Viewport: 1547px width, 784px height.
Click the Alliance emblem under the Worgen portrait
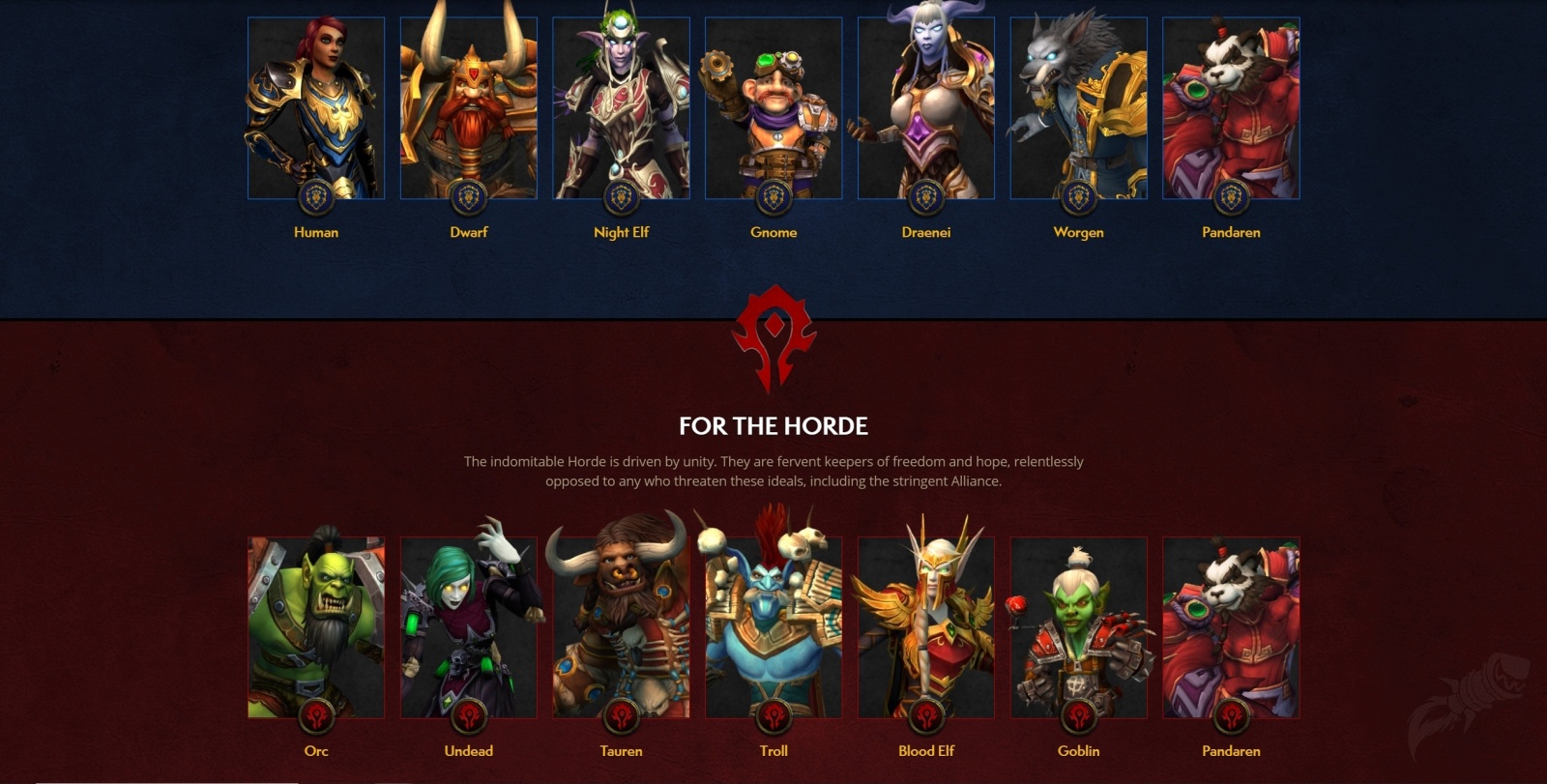[1078, 199]
